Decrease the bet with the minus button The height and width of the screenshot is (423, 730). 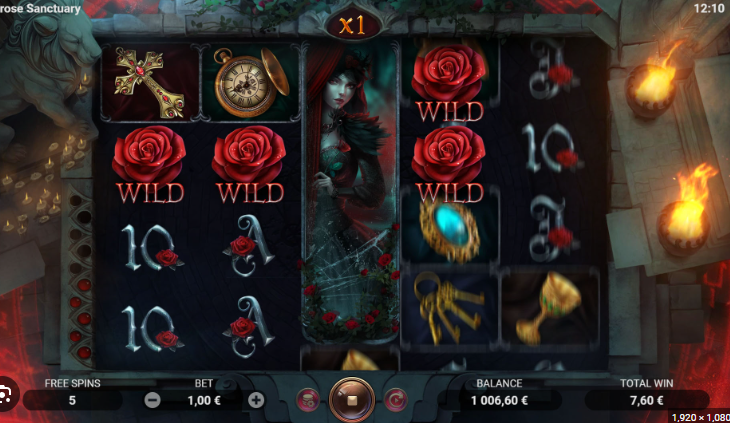click(153, 400)
